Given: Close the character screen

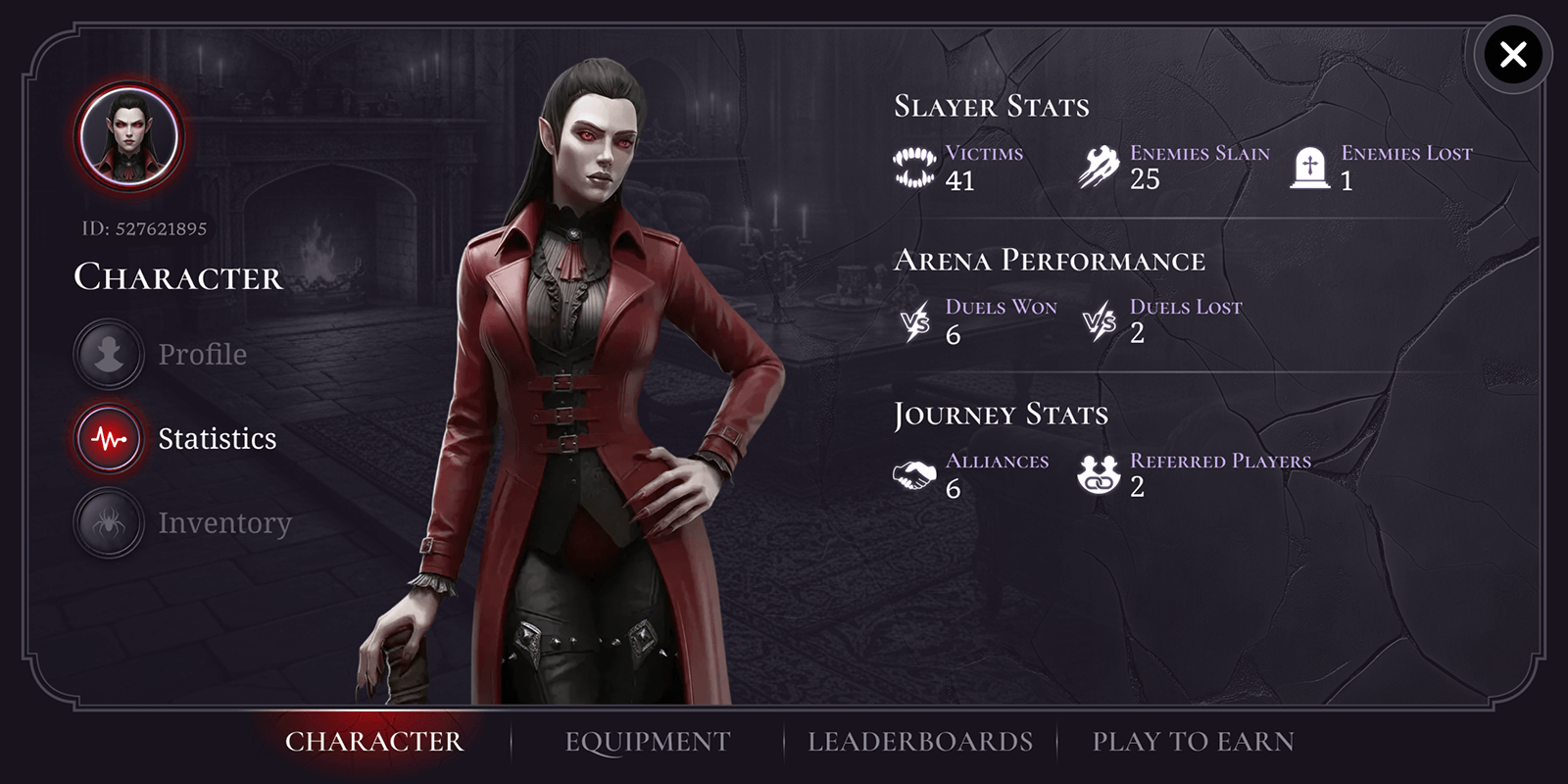Looking at the screenshot, I should (1512, 54).
